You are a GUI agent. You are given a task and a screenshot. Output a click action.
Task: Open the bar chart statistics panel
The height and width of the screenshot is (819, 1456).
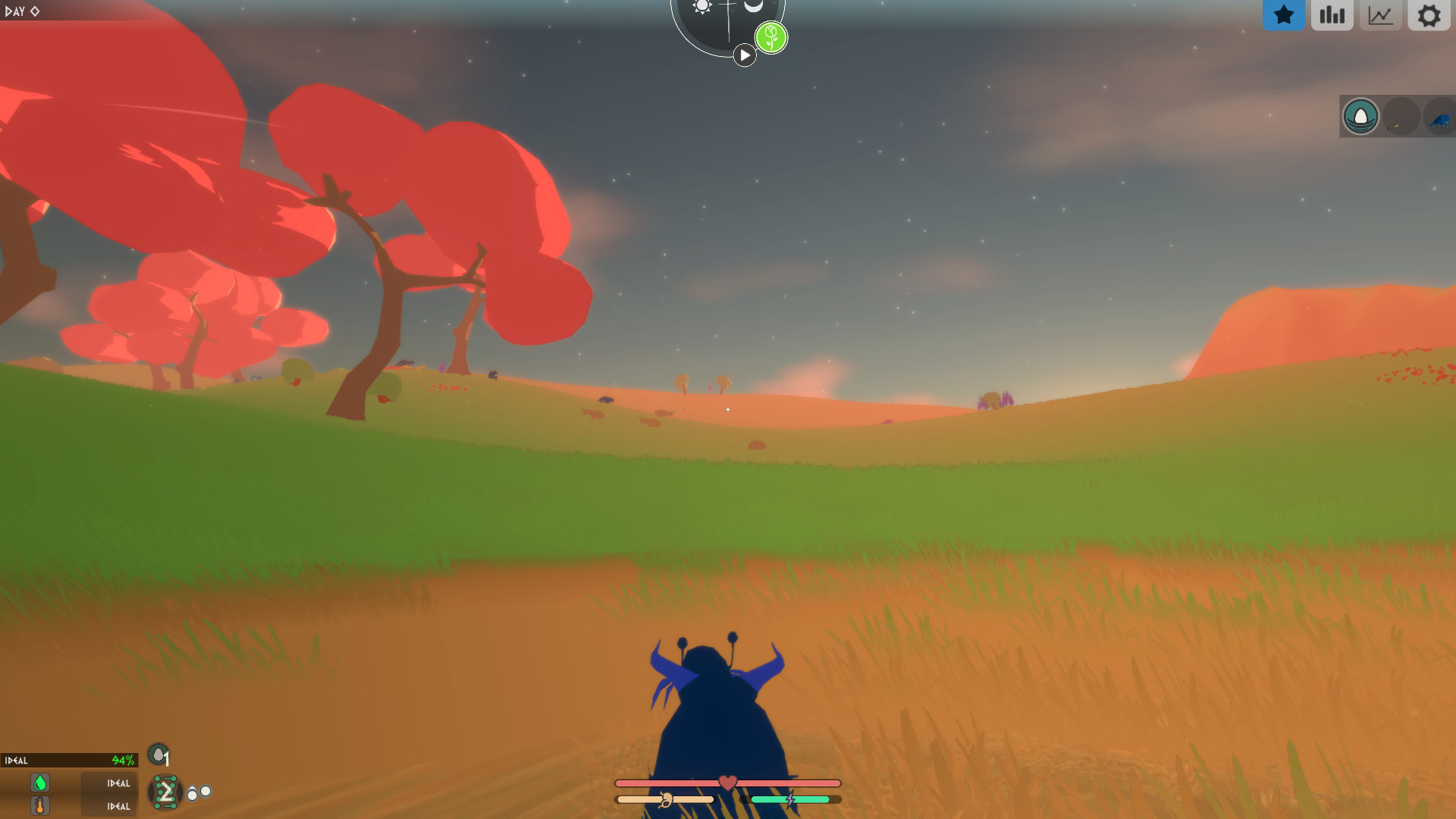(x=1332, y=14)
